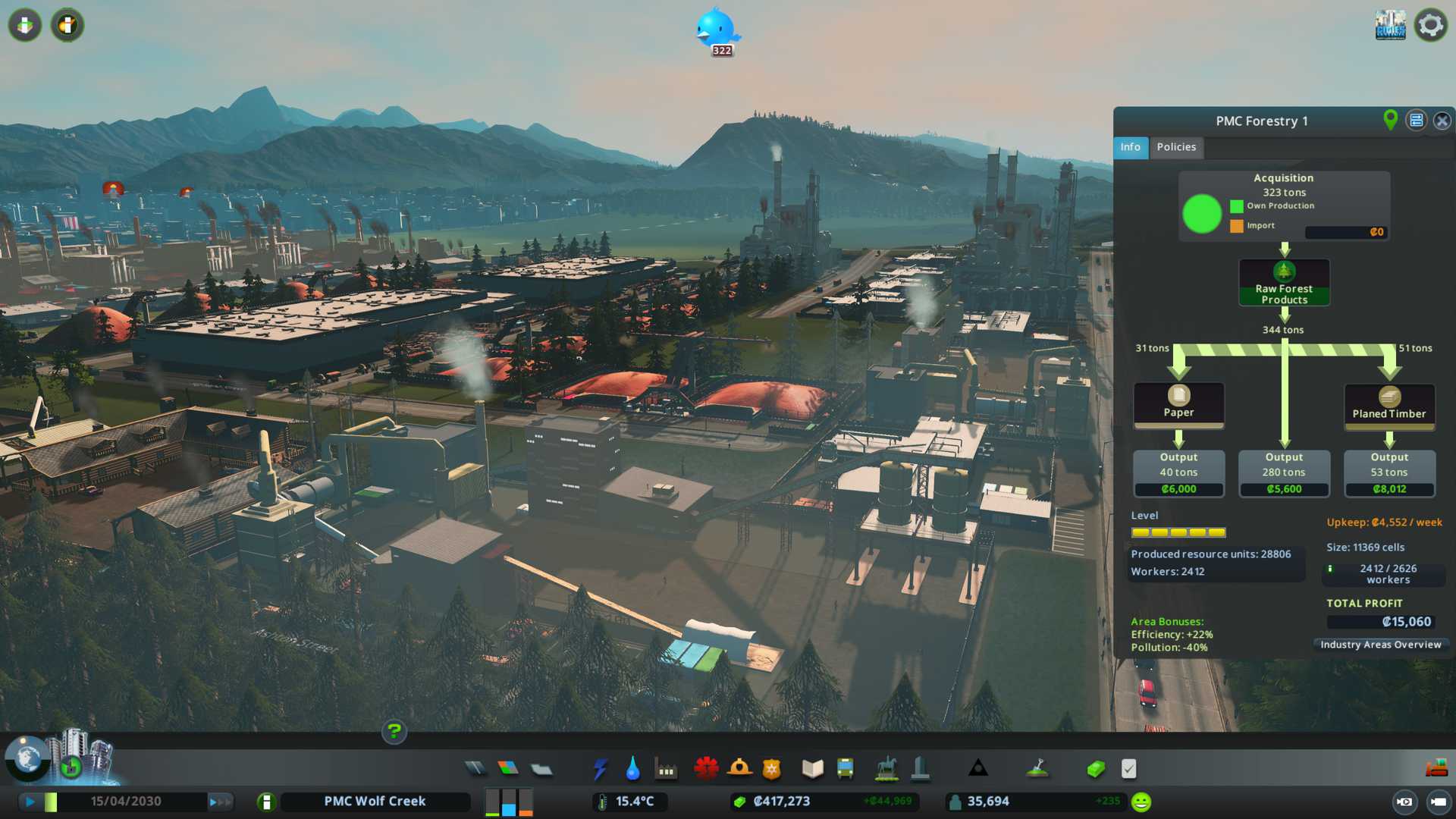Screen dimensions: 1456x819
Task: Open the gear settings menu
Action: (x=1430, y=25)
